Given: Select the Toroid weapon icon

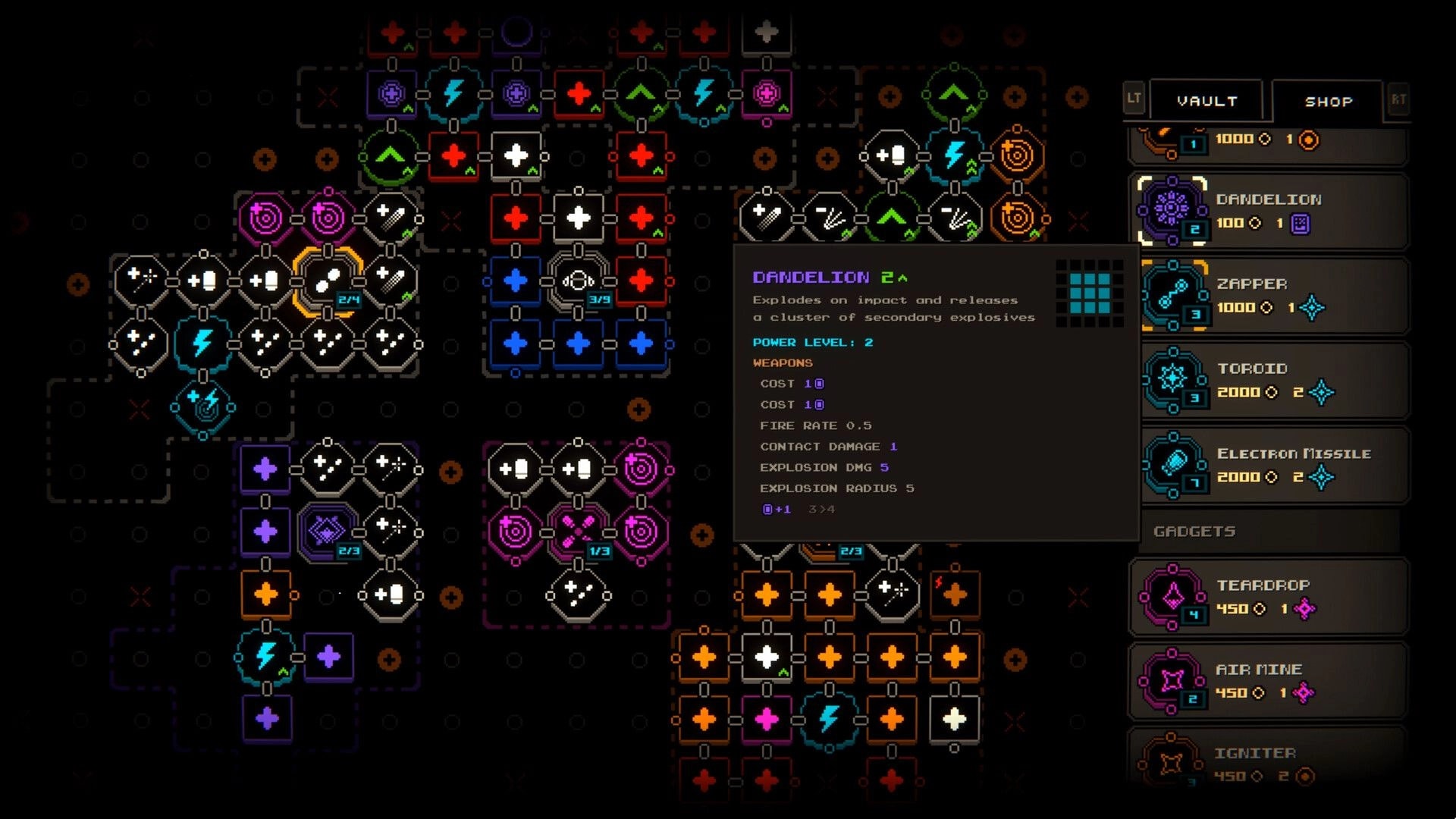Looking at the screenshot, I should coord(1172,379).
